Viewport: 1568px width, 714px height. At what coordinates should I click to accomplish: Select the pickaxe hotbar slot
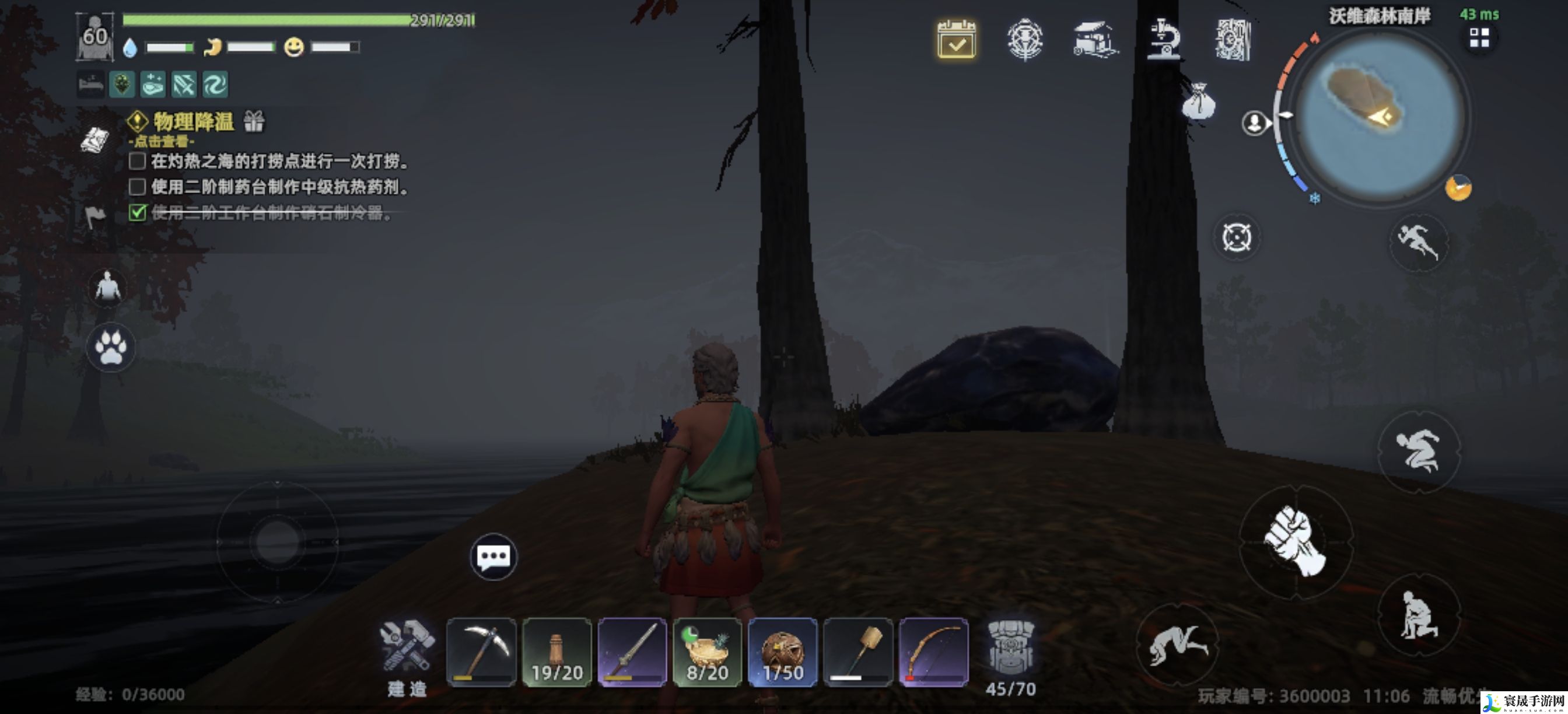[481, 652]
